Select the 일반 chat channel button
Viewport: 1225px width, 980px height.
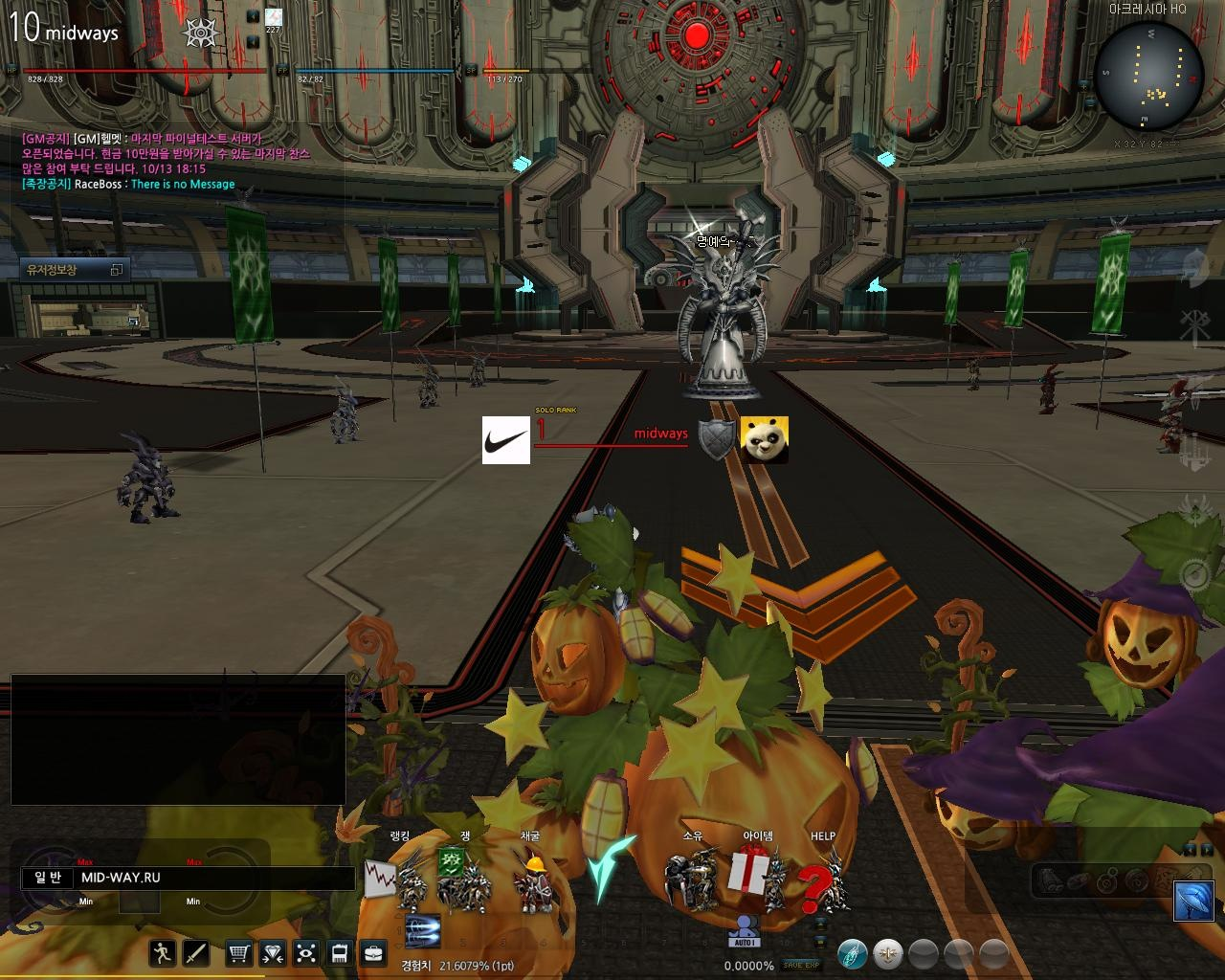point(48,878)
